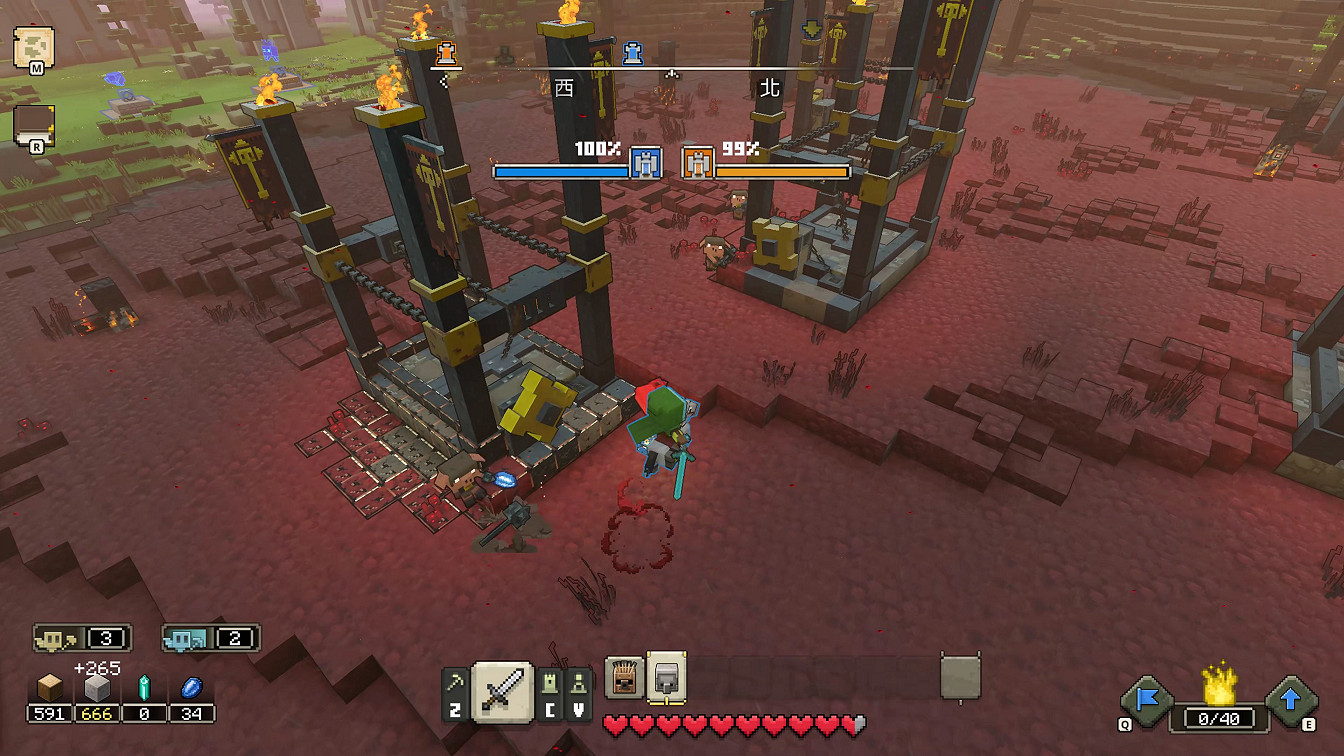
Task: Click the blue up-arrow command button
Action: (1290, 701)
